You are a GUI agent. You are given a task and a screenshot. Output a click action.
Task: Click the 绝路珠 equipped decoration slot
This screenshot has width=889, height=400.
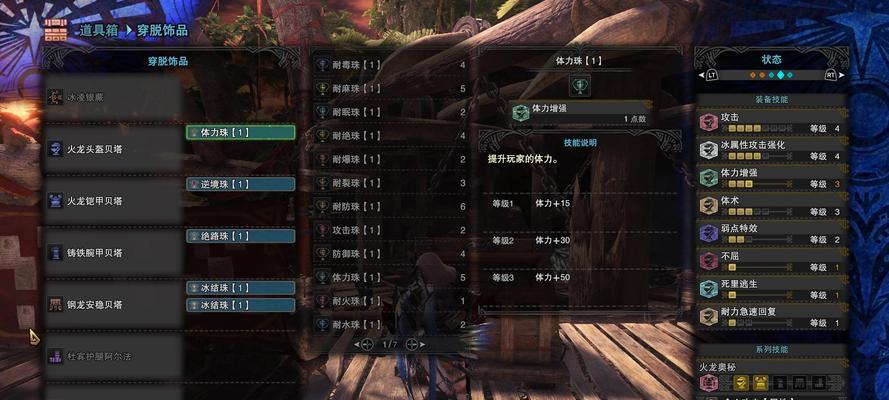pos(240,236)
